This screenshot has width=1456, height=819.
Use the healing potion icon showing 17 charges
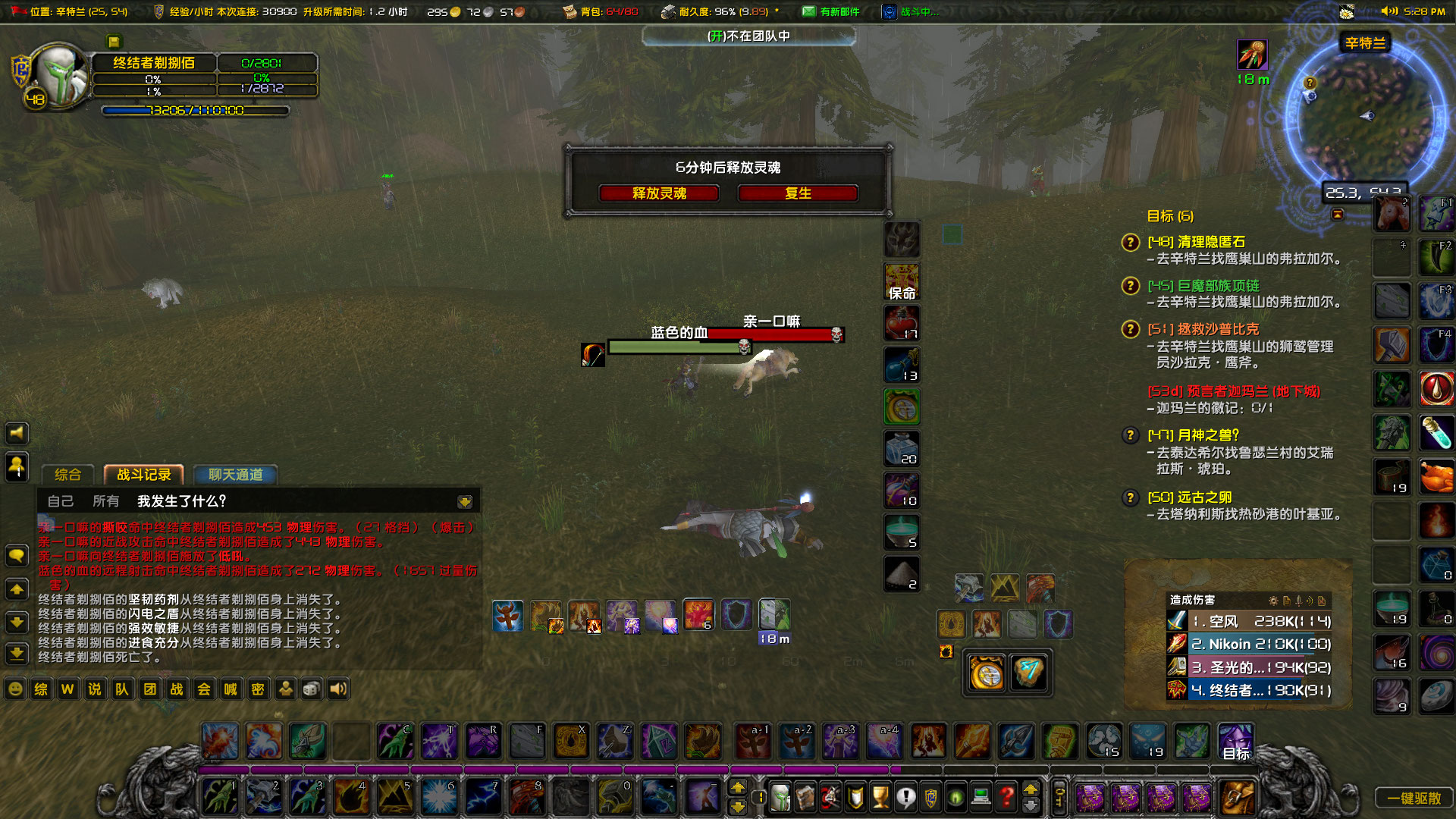[901, 322]
